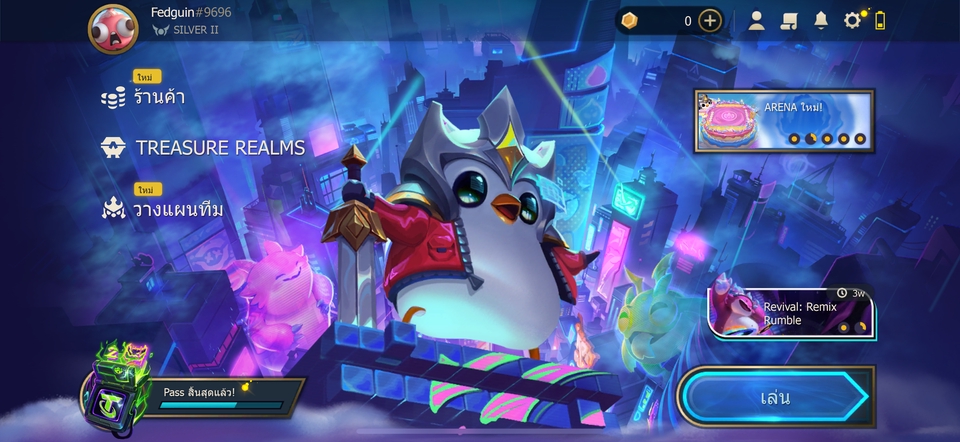Tap the เล่น play button
This screenshot has width=960, height=442.
coord(774,397)
